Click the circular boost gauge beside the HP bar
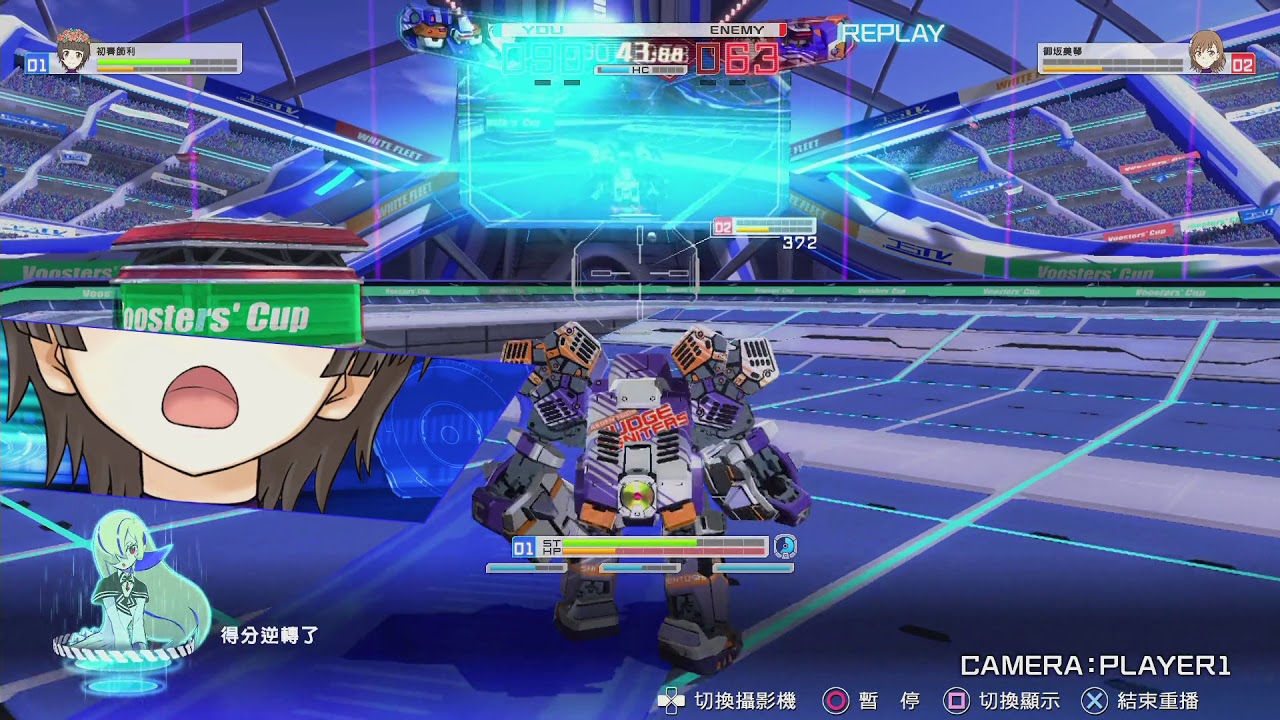The height and width of the screenshot is (720, 1280). point(783,548)
